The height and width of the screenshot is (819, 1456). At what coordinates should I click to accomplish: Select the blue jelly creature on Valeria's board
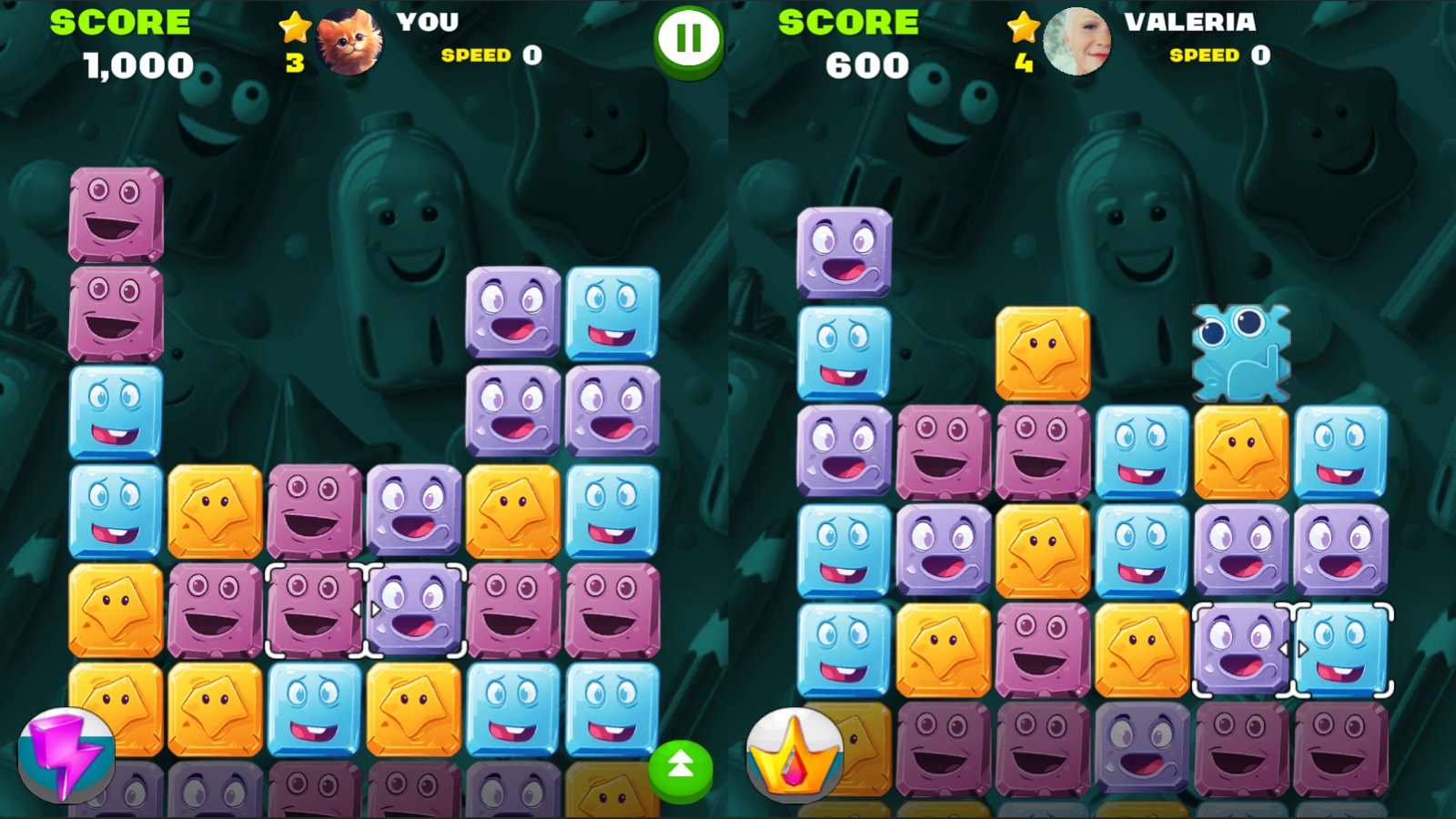(x=1240, y=350)
